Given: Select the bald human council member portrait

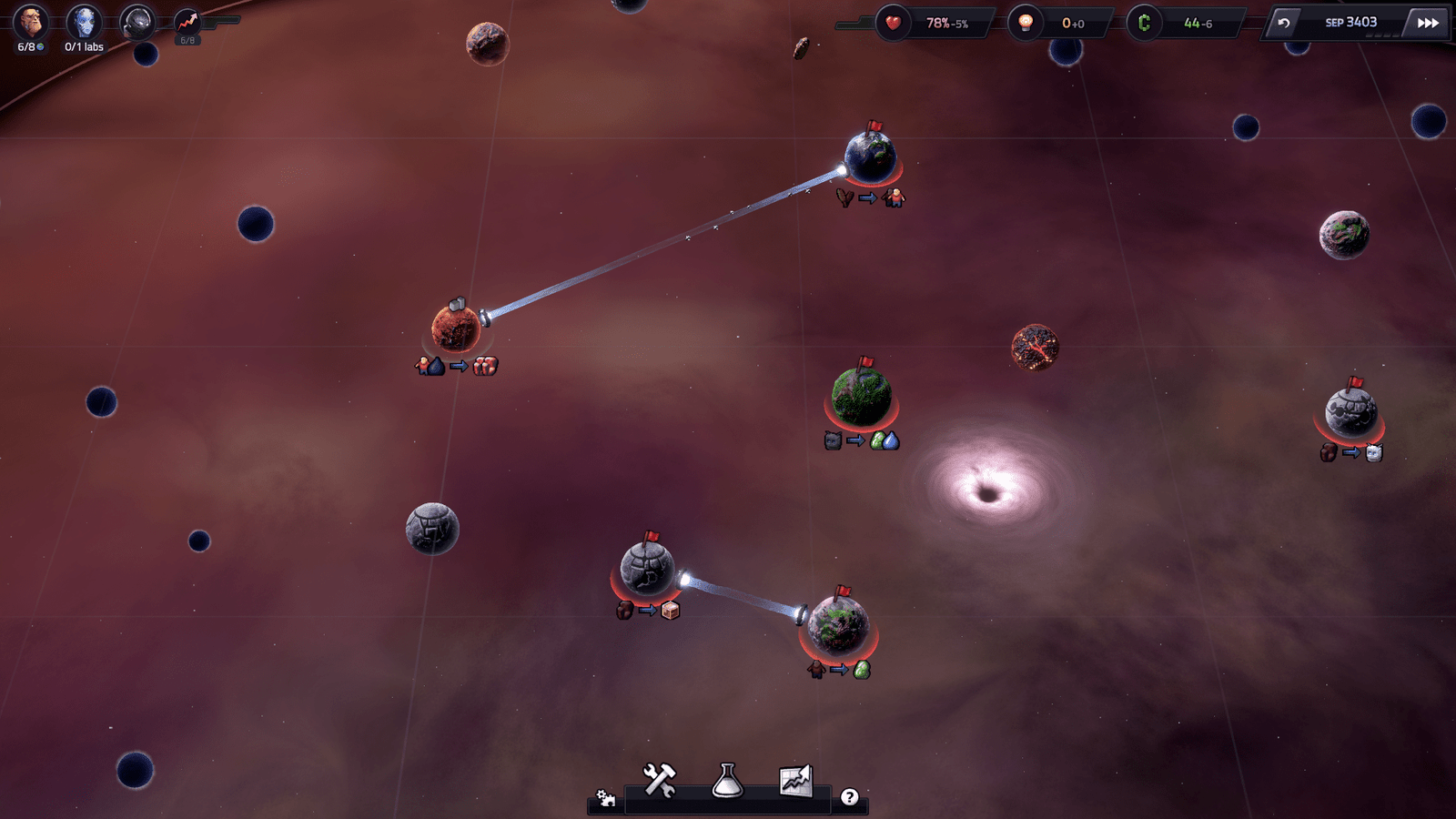Looking at the screenshot, I should (x=30, y=22).
